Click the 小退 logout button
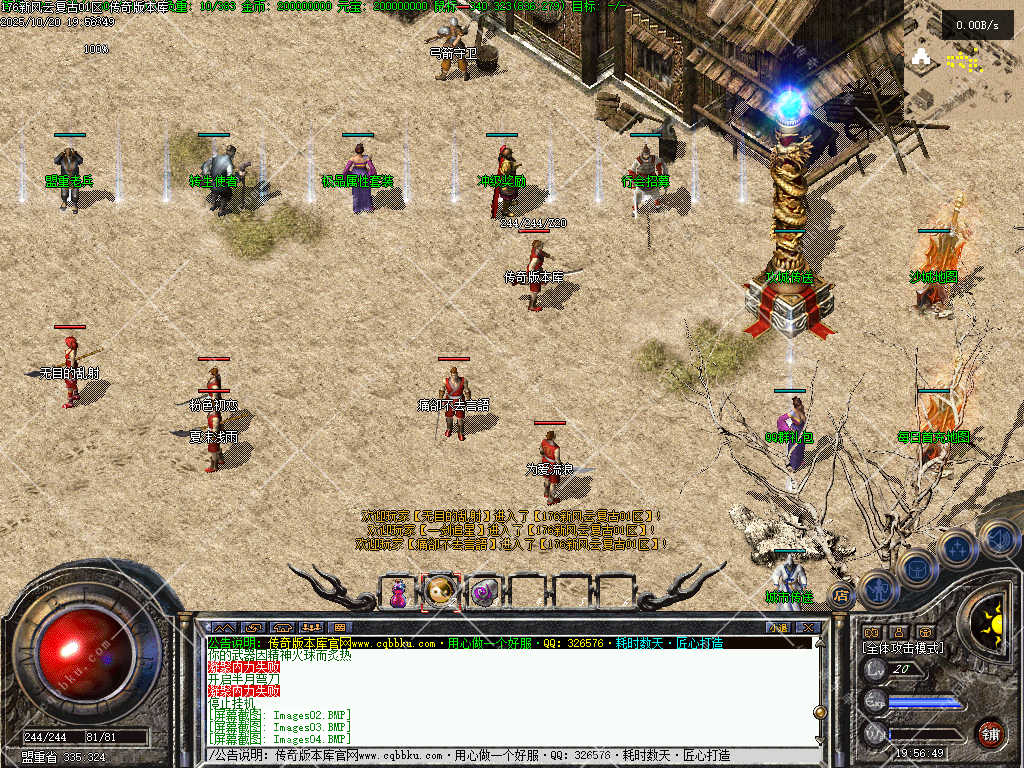 778,627
